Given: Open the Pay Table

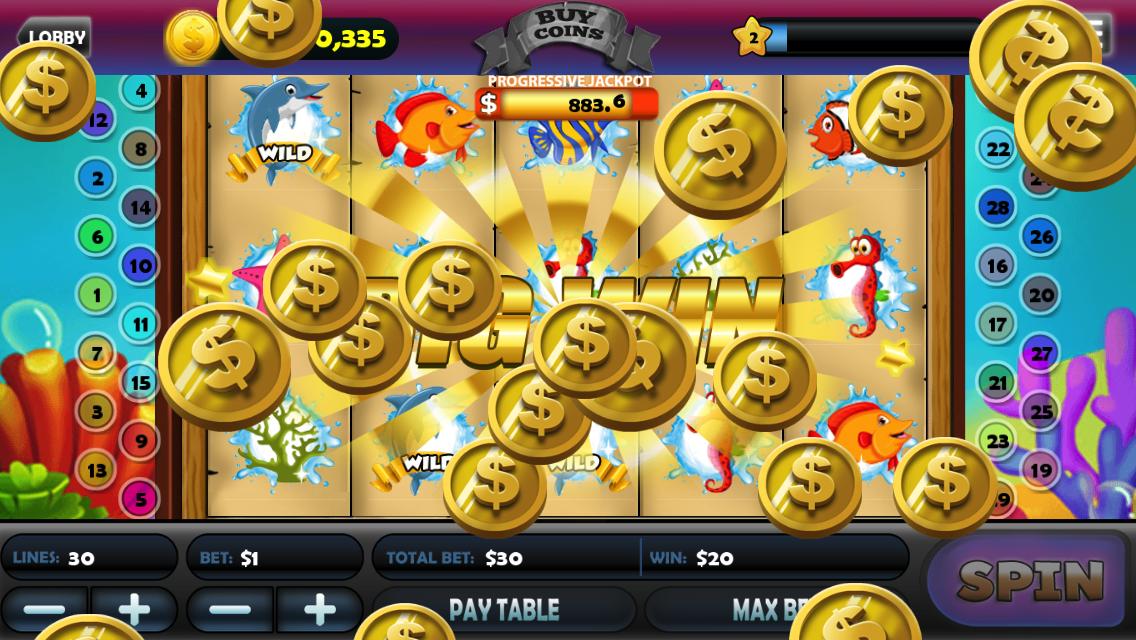Looking at the screenshot, I should point(503,609).
